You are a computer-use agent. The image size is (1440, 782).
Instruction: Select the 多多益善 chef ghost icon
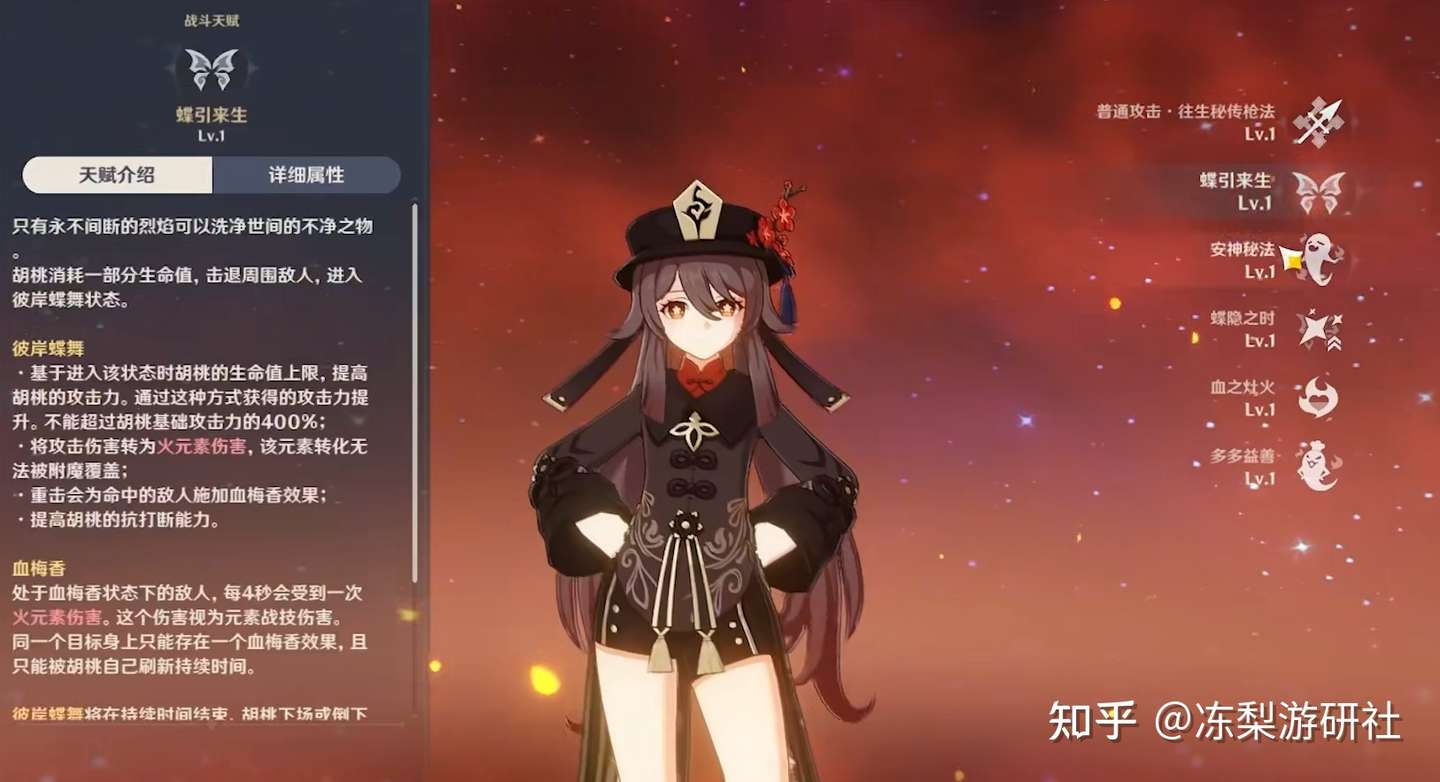(x=1316, y=462)
